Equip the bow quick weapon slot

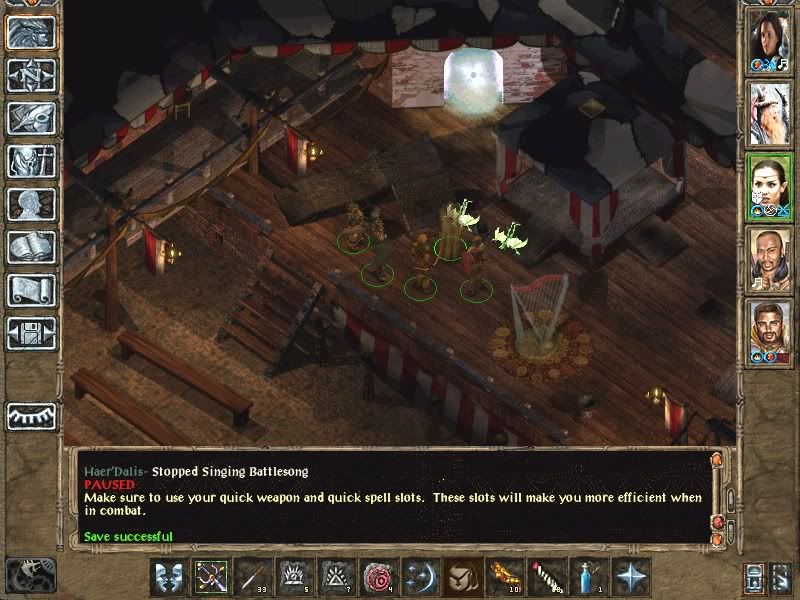[x=211, y=577]
